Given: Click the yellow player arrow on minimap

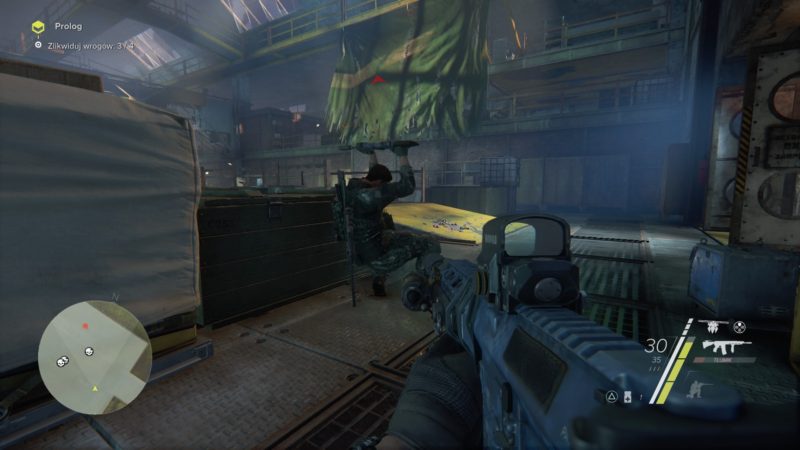Looking at the screenshot, I should coord(95,387).
